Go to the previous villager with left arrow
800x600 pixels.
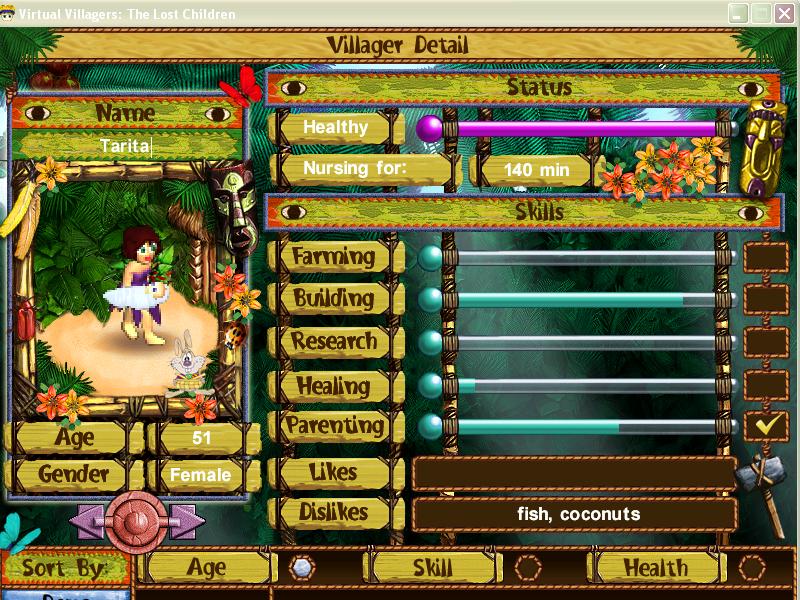pyautogui.click(x=87, y=521)
